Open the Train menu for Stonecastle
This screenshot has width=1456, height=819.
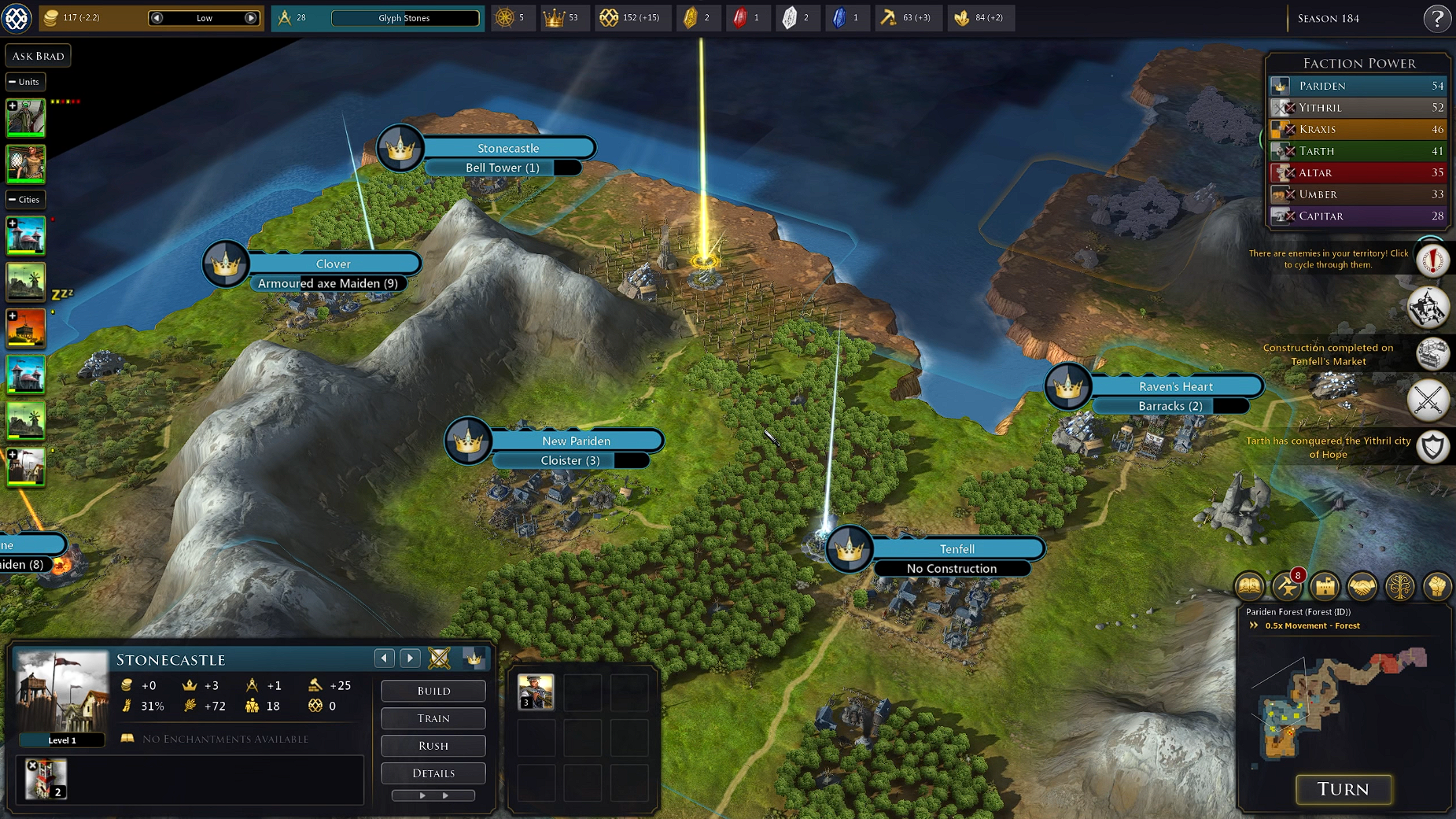click(433, 718)
